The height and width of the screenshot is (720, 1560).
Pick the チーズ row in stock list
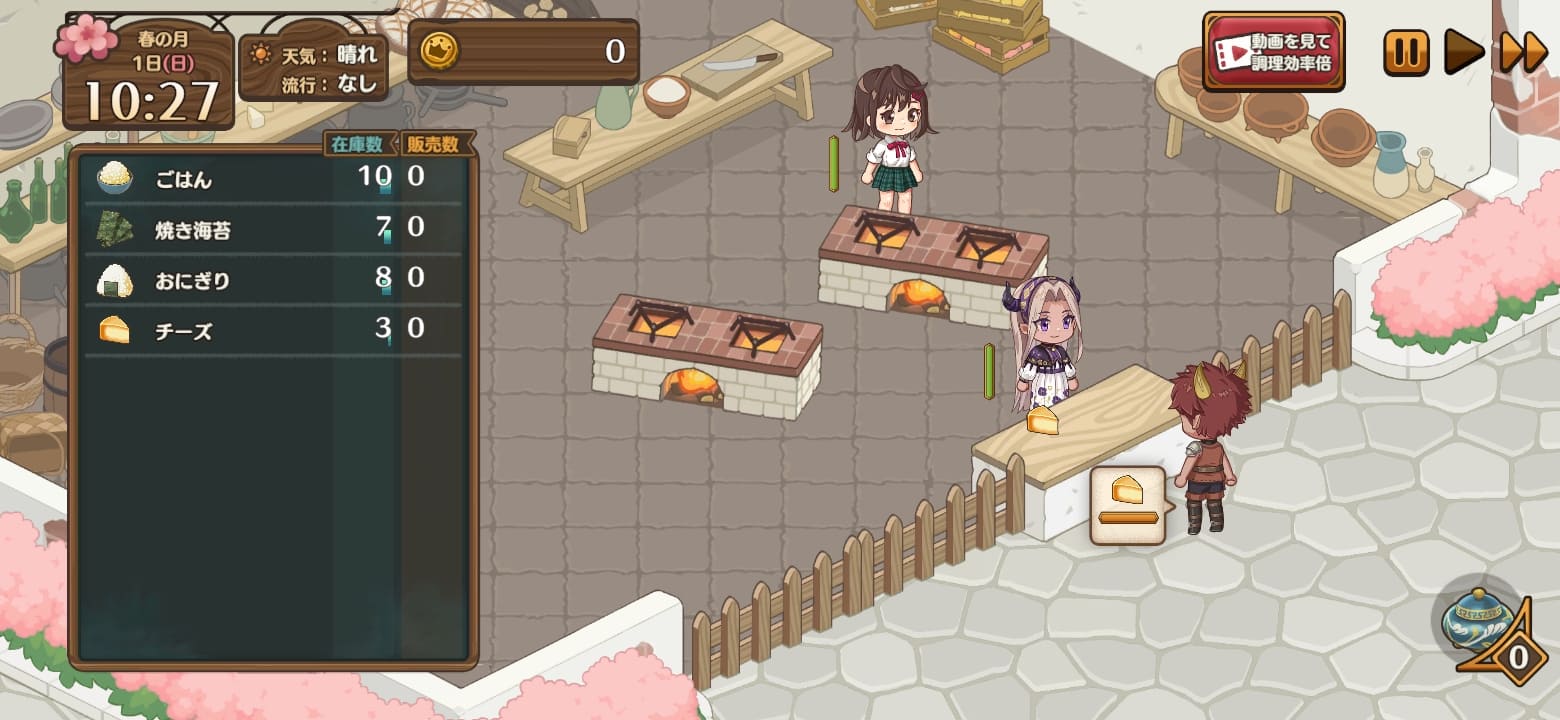pyautogui.click(x=270, y=330)
